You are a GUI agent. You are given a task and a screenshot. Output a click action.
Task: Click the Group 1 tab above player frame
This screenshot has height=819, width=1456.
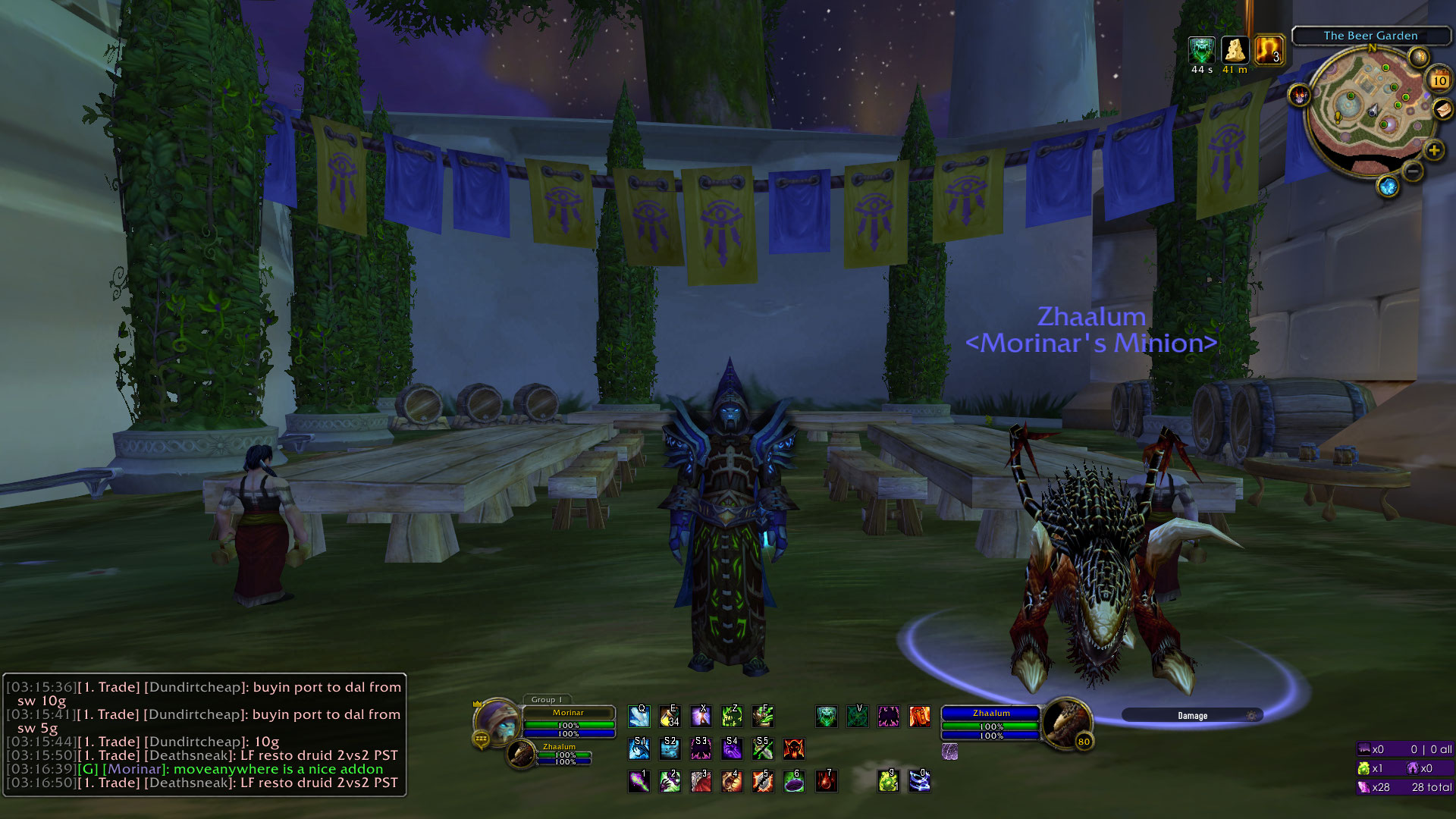[x=547, y=700]
